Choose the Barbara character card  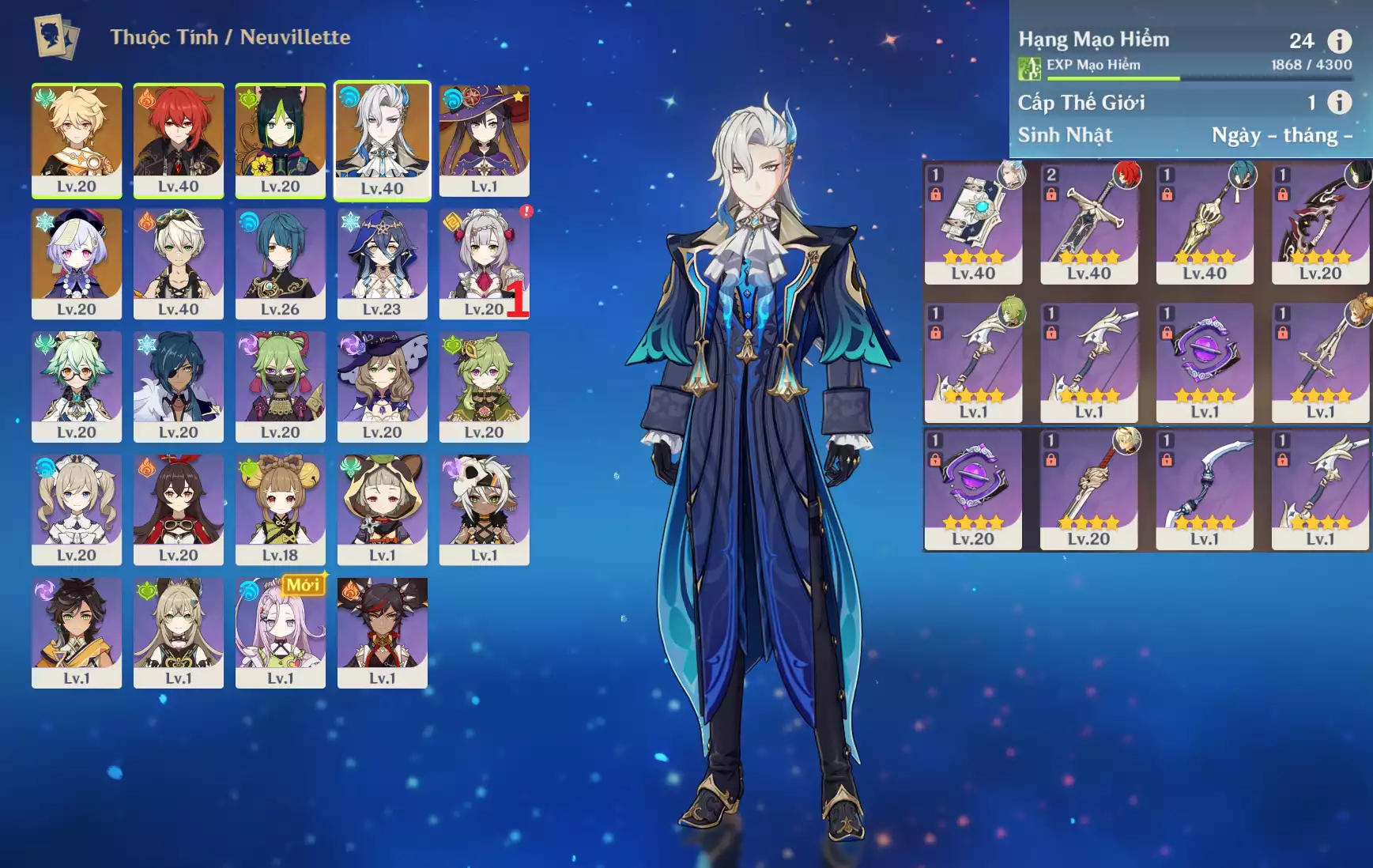coord(77,509)
